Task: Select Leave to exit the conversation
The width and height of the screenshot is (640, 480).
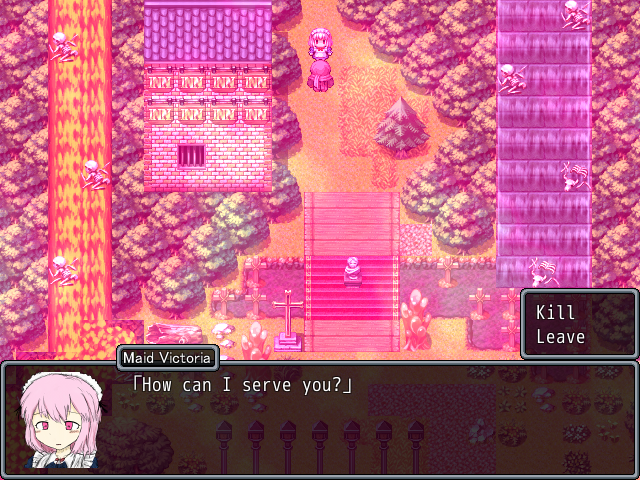Action: click(x=560, y=336)
